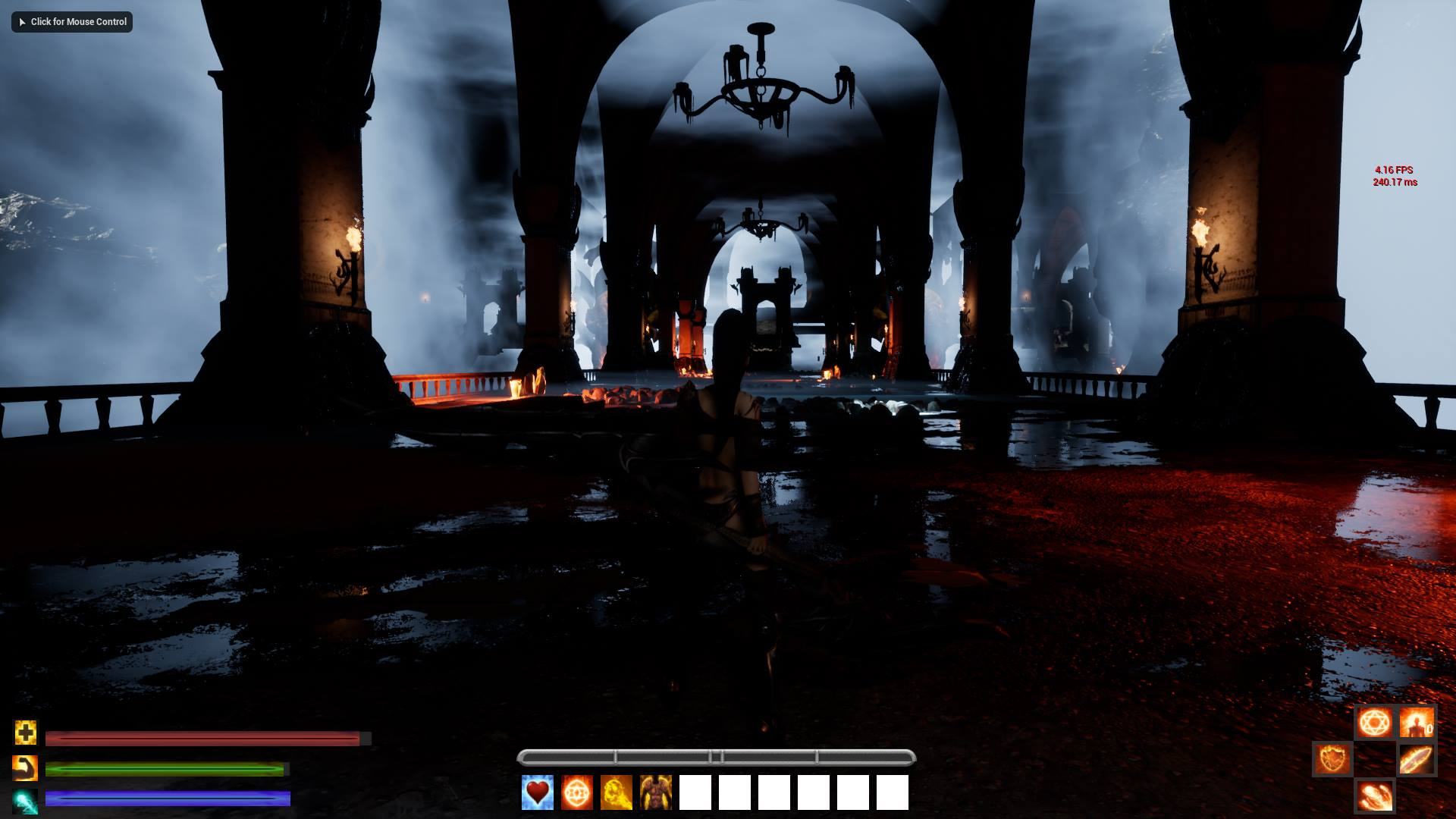Choose the flaming muscular torso hotbar slot
The image size is (1456, 819).
656,792
